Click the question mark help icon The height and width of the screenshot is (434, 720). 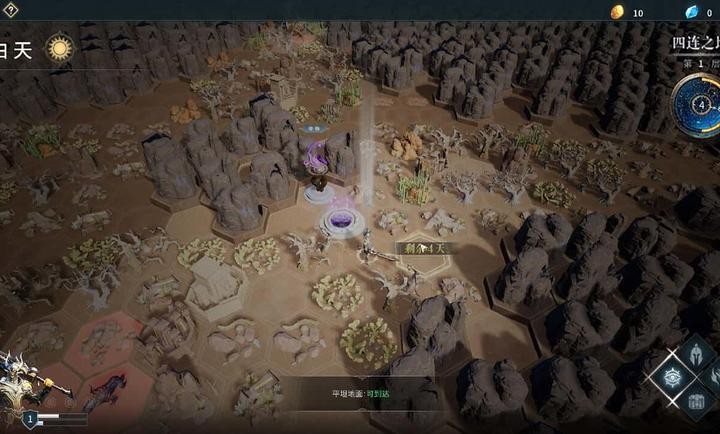tap(9, 10)
